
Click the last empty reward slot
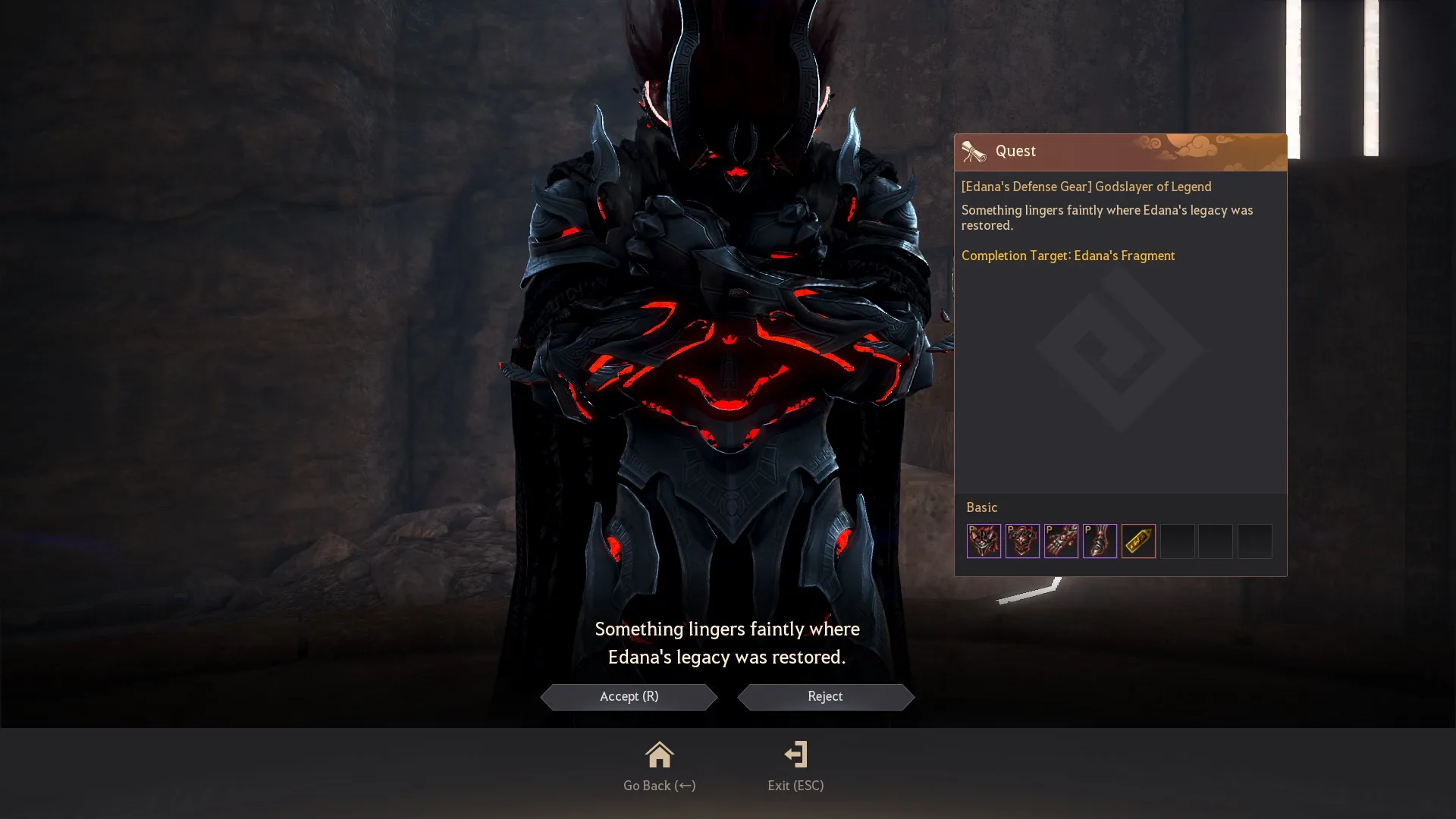click(x=1255, y=541)
